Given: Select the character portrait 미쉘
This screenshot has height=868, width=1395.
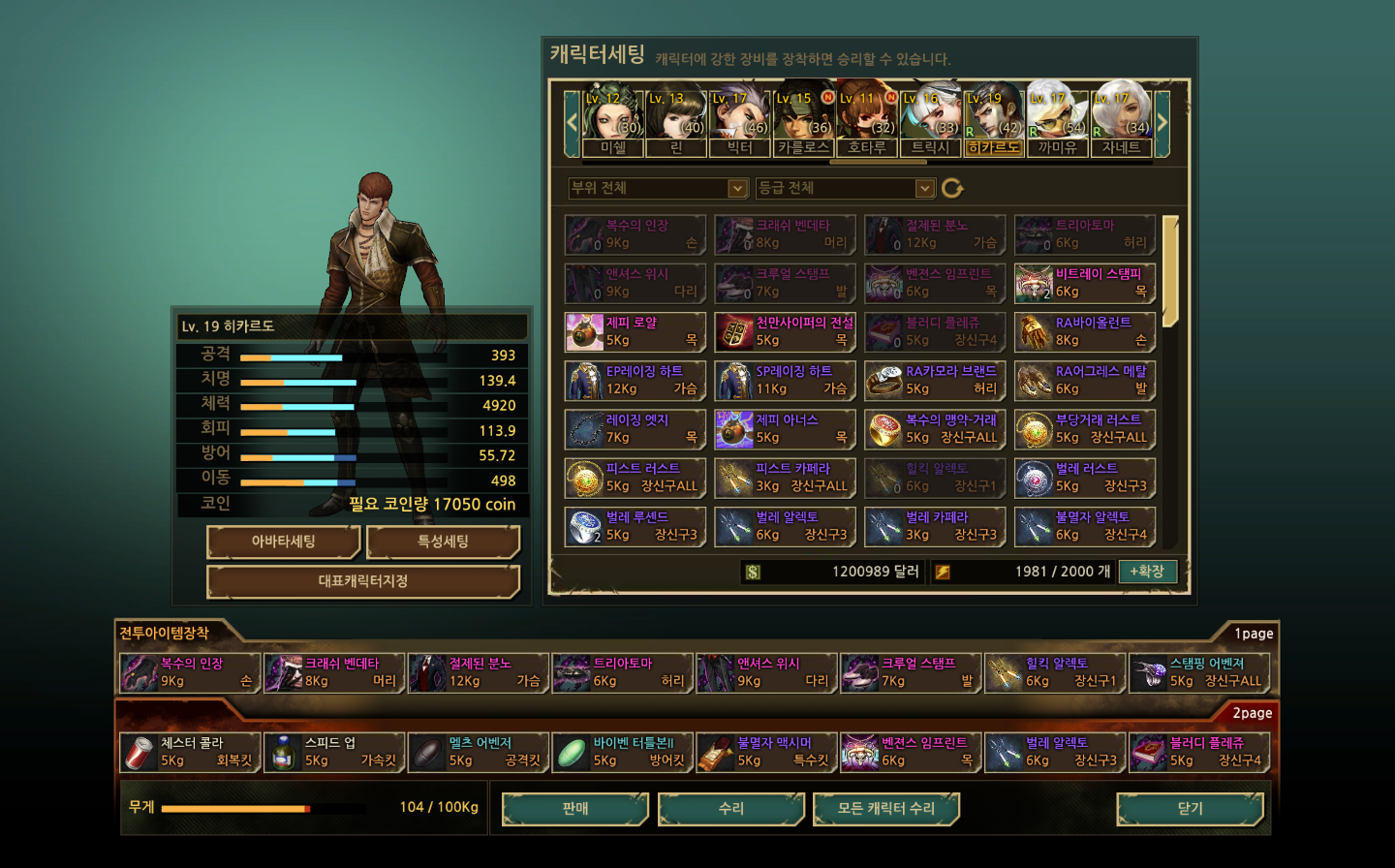Looking at the screenshot, I should click(x=612, y=120).
